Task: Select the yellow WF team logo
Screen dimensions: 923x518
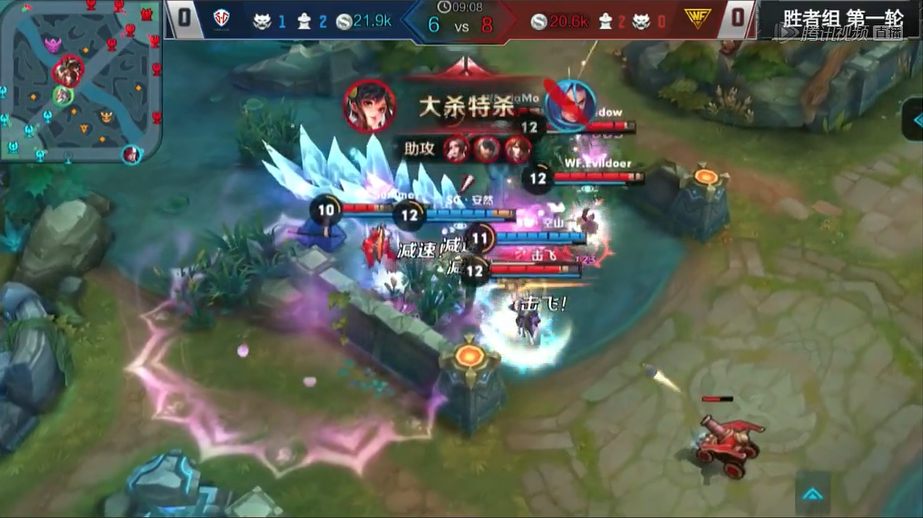Action: [x=696, y=18]
